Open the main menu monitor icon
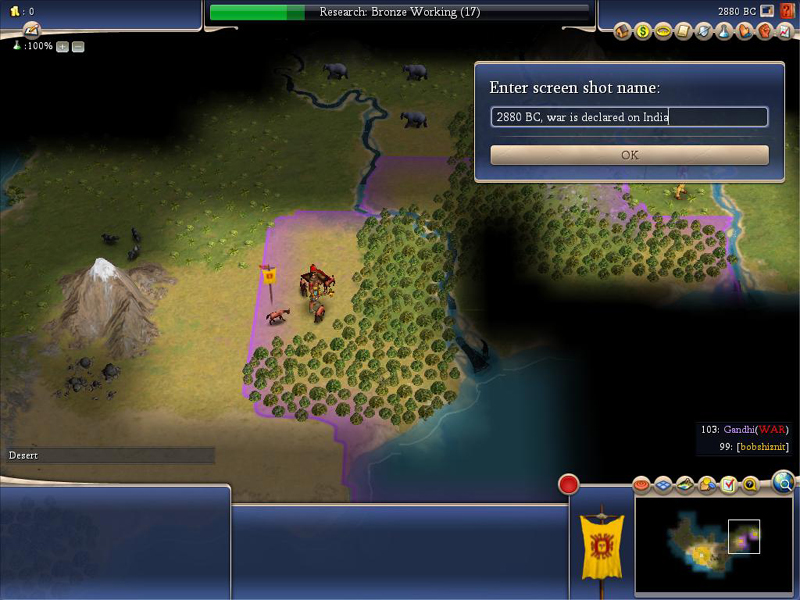This screenshot has height=600, width=800. pyautogui.click(x=767, y=11)
